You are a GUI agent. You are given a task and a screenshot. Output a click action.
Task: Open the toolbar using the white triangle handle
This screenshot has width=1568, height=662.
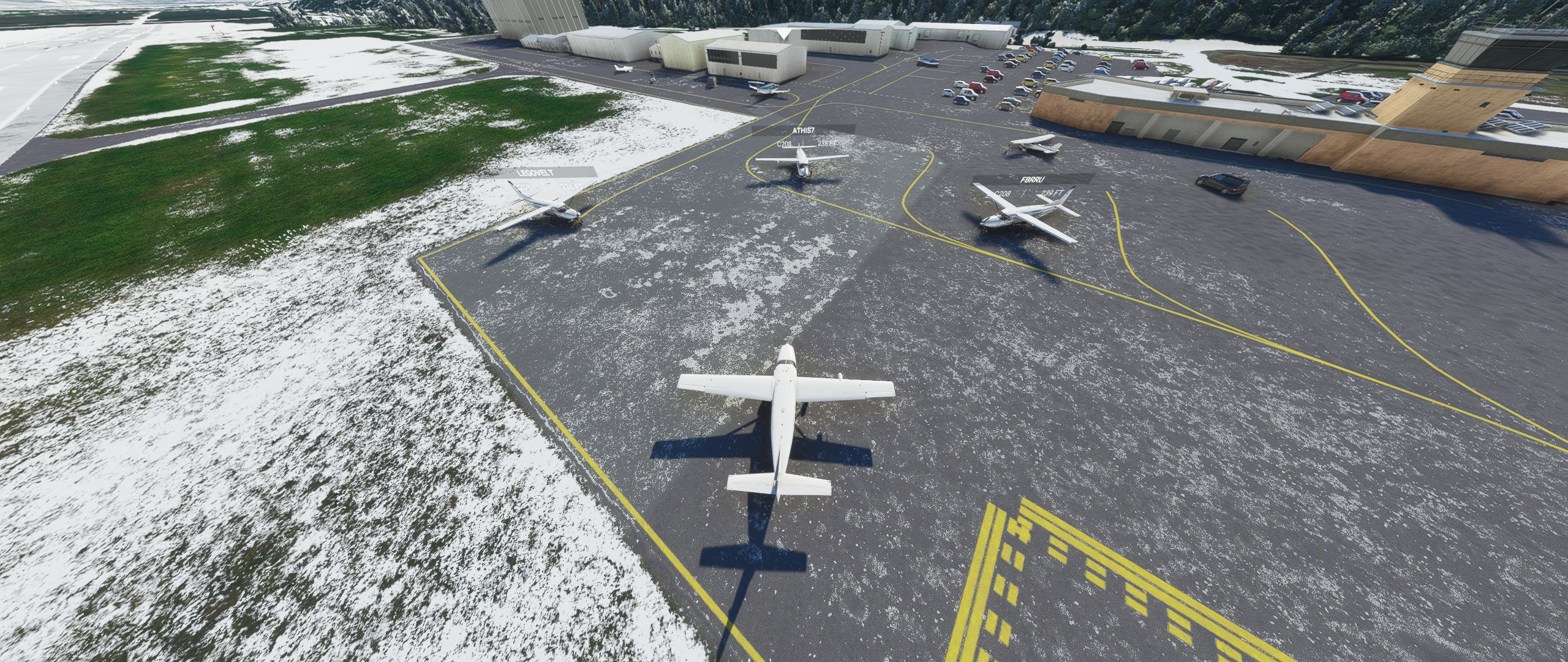coord(784,34)
